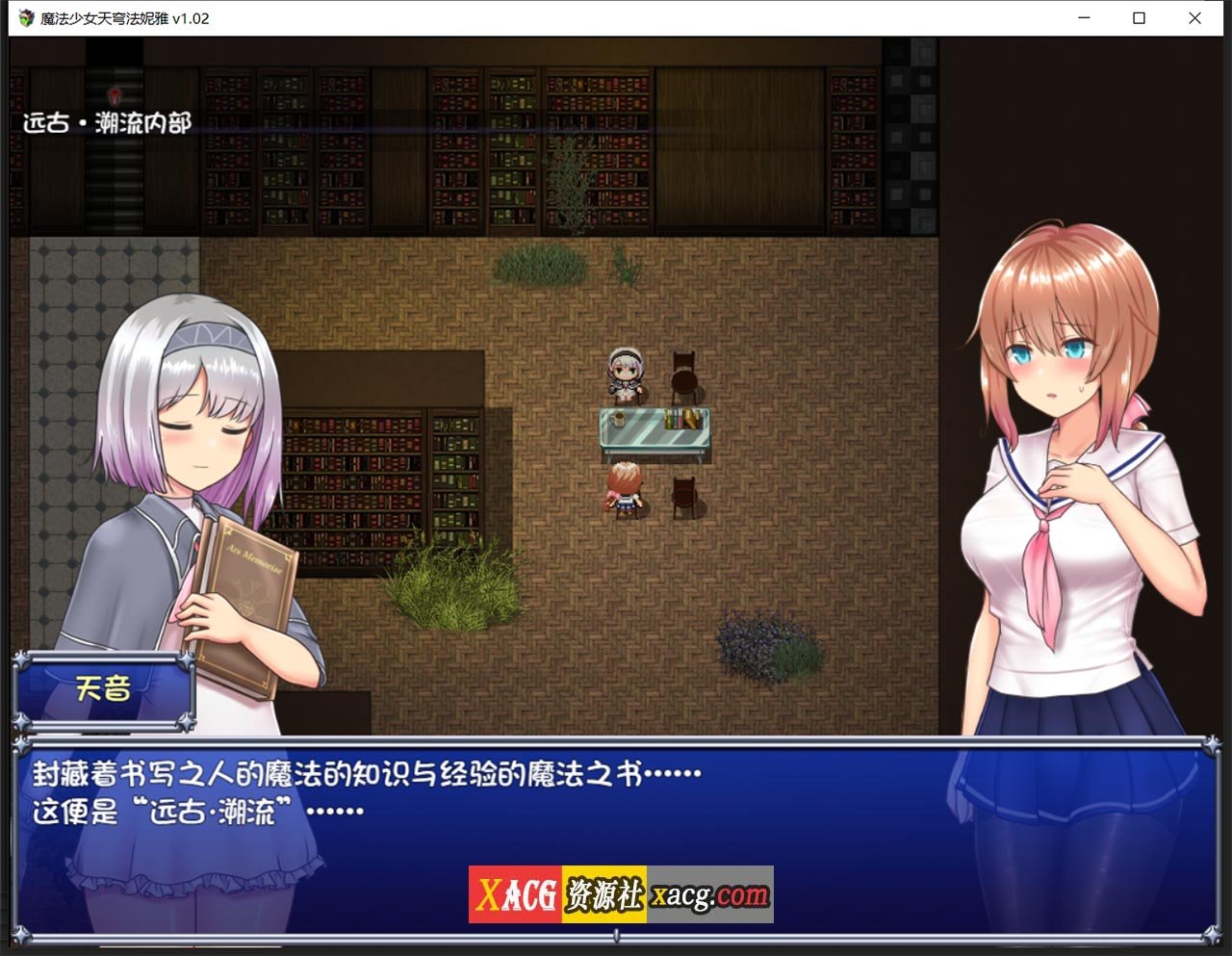Click the game icon in the title bar

coord(26,18)
